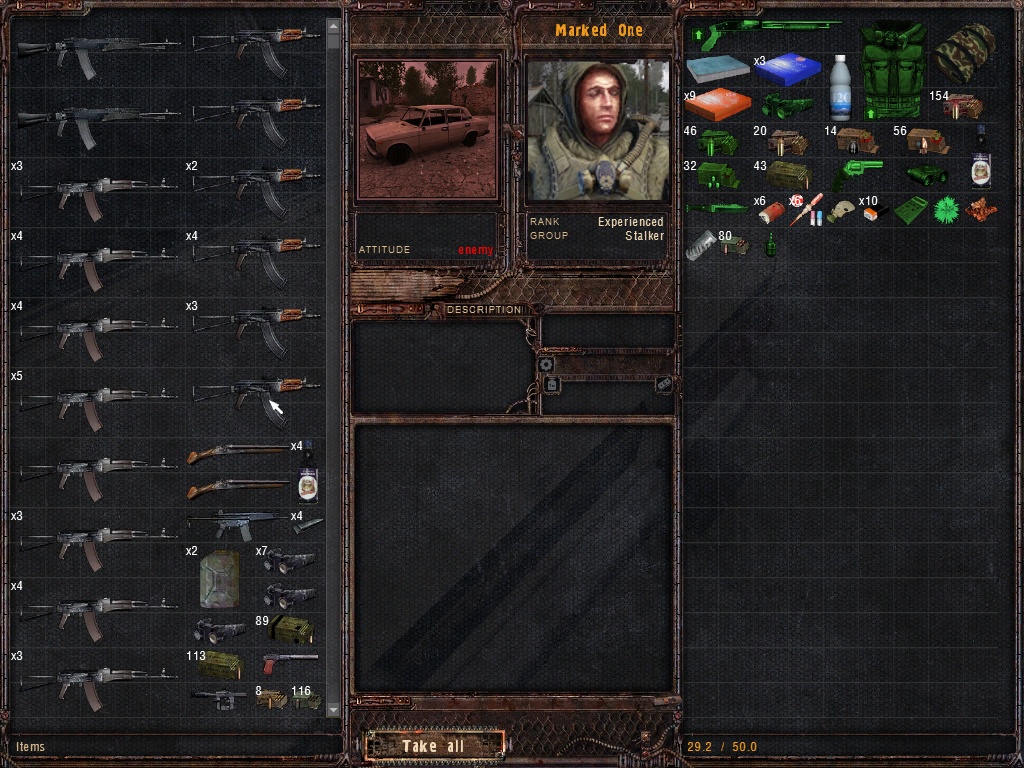
Task: Select the green binoculars in your inventory
Action: point(787,104)
